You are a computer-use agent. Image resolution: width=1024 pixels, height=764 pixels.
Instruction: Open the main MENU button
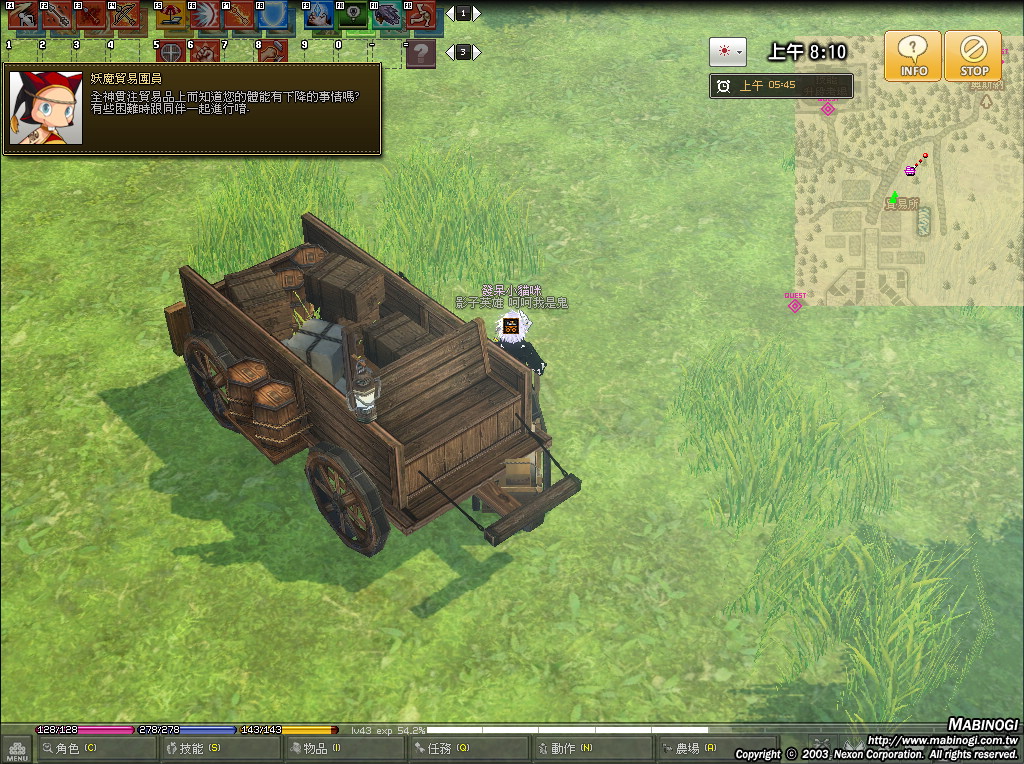pyautogui.click(x=16, y=749)
